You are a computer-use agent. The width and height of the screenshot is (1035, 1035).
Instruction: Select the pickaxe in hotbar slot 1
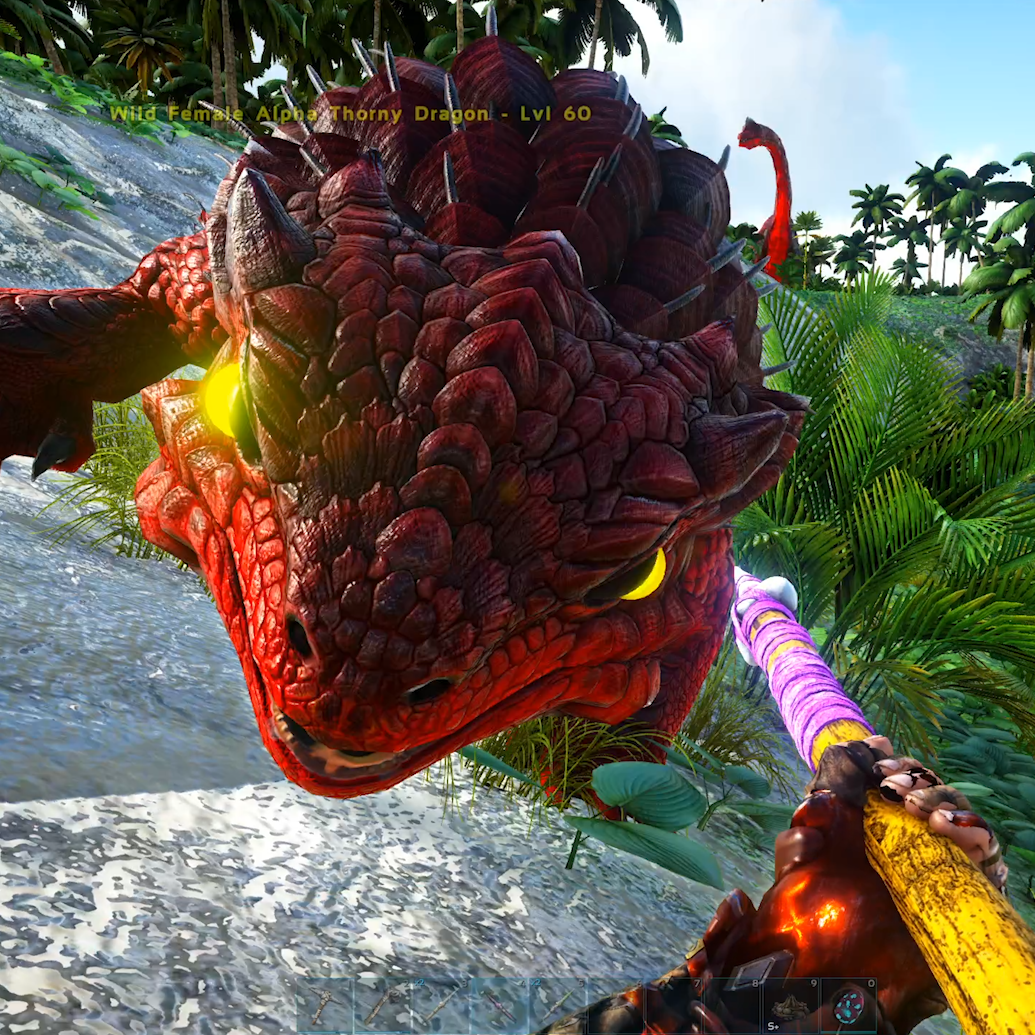[x=325, y=1006]
